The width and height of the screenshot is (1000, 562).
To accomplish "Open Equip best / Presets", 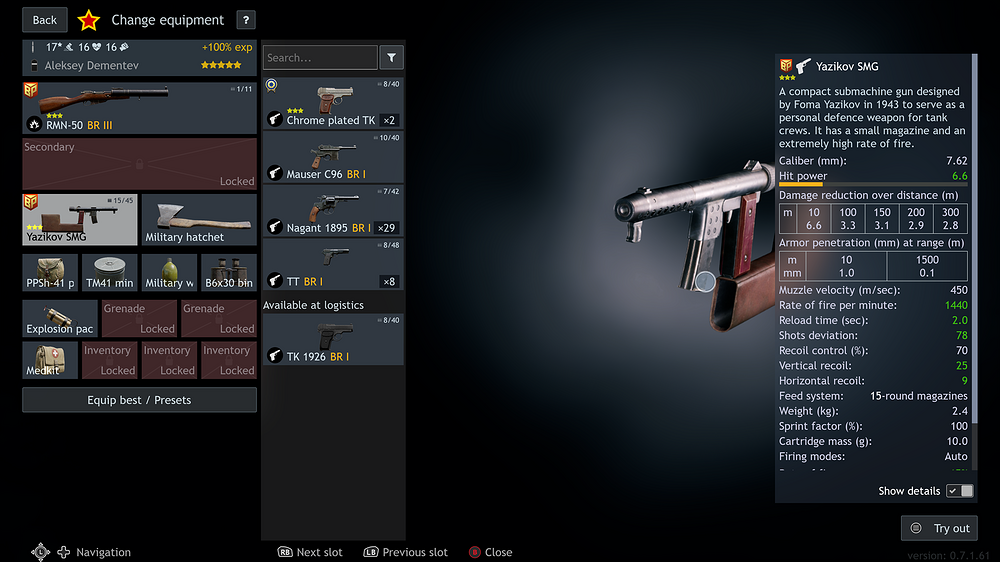I will point(139,400).
